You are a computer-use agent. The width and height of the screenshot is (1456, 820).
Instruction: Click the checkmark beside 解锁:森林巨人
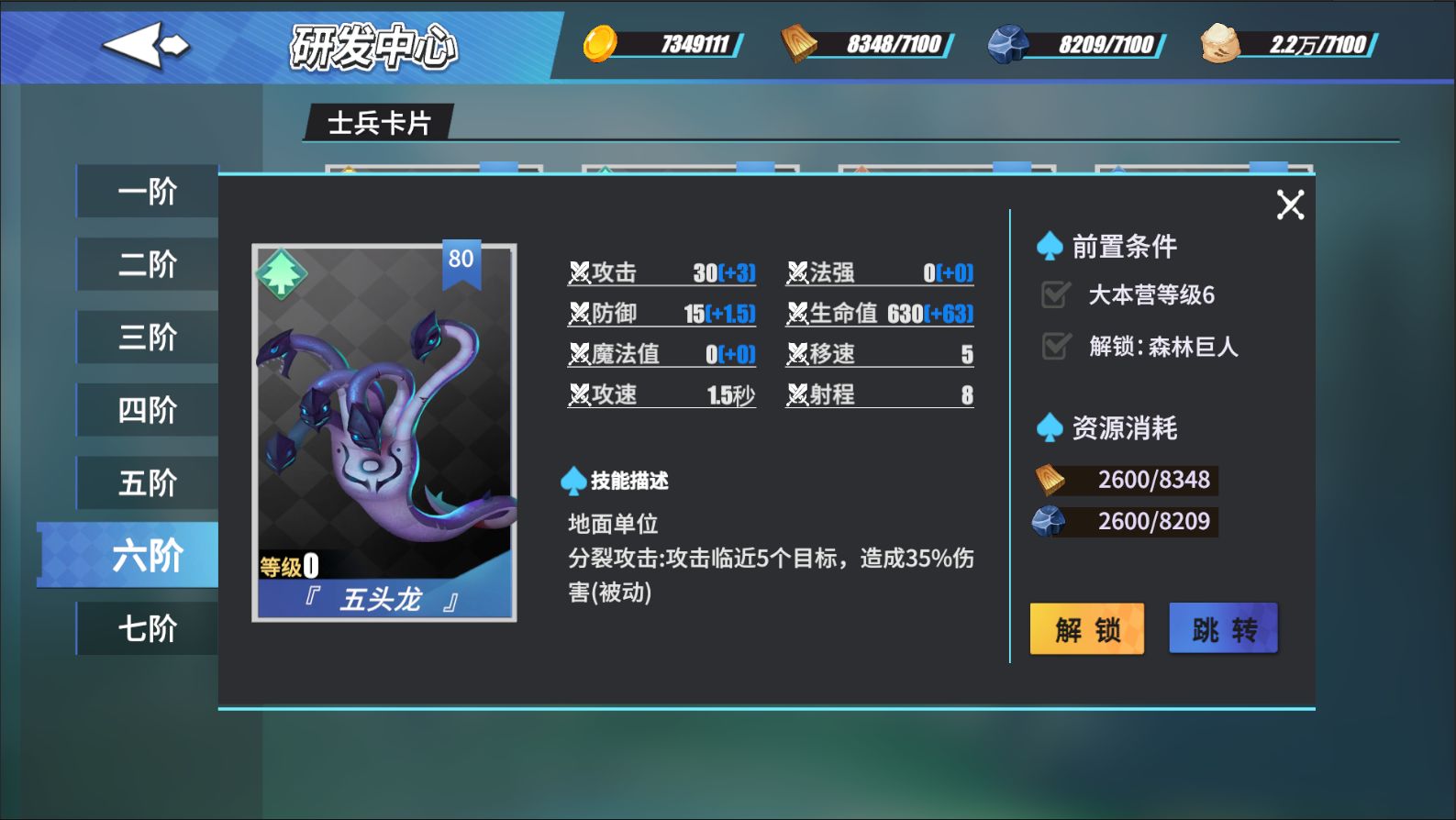pyautogui.click(x=1054, y=346)
